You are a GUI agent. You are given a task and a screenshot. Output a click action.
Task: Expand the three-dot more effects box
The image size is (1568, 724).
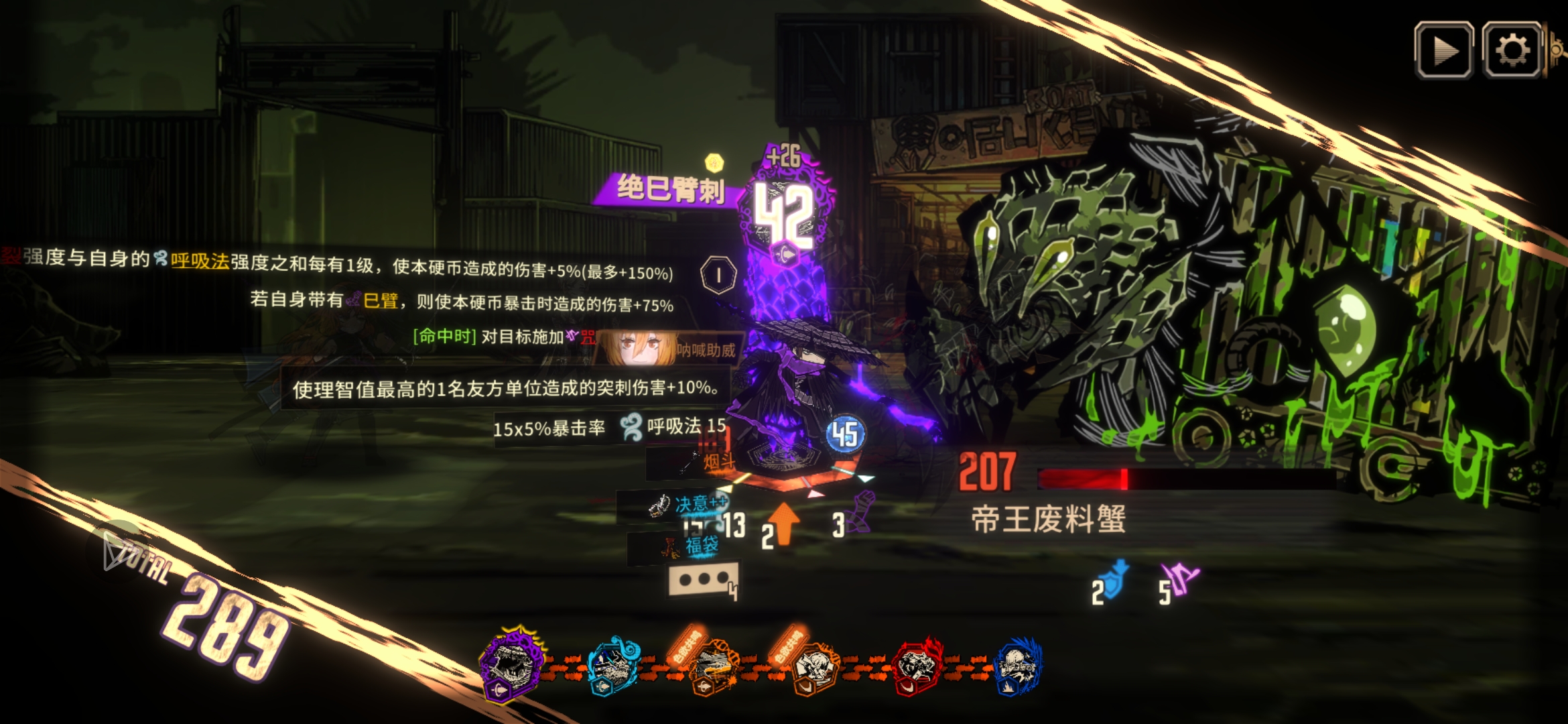tap(704, 579)
